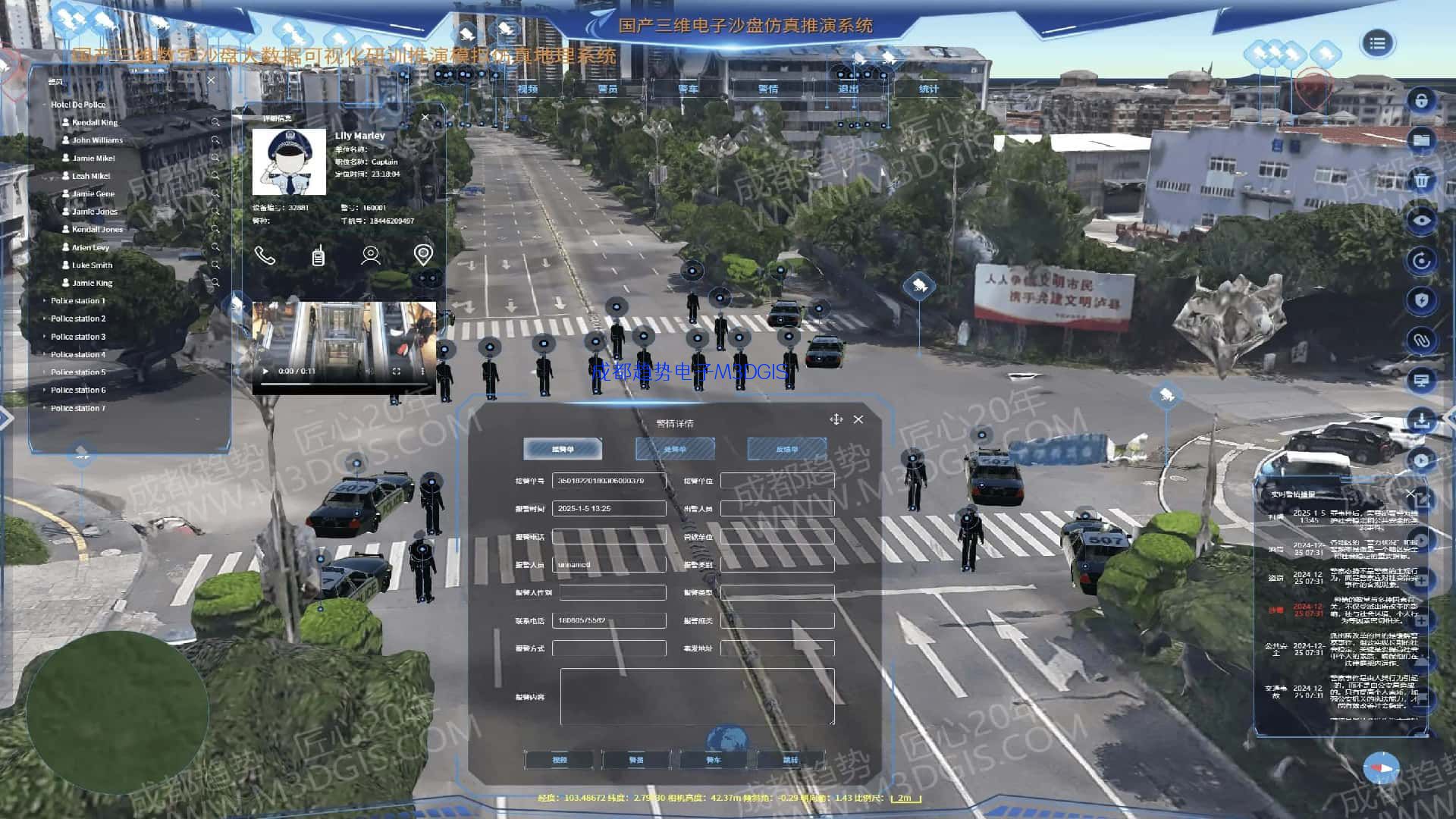
Task: Switch to the 反馈单 tab in incident dialog
Action: pos(786,450)
